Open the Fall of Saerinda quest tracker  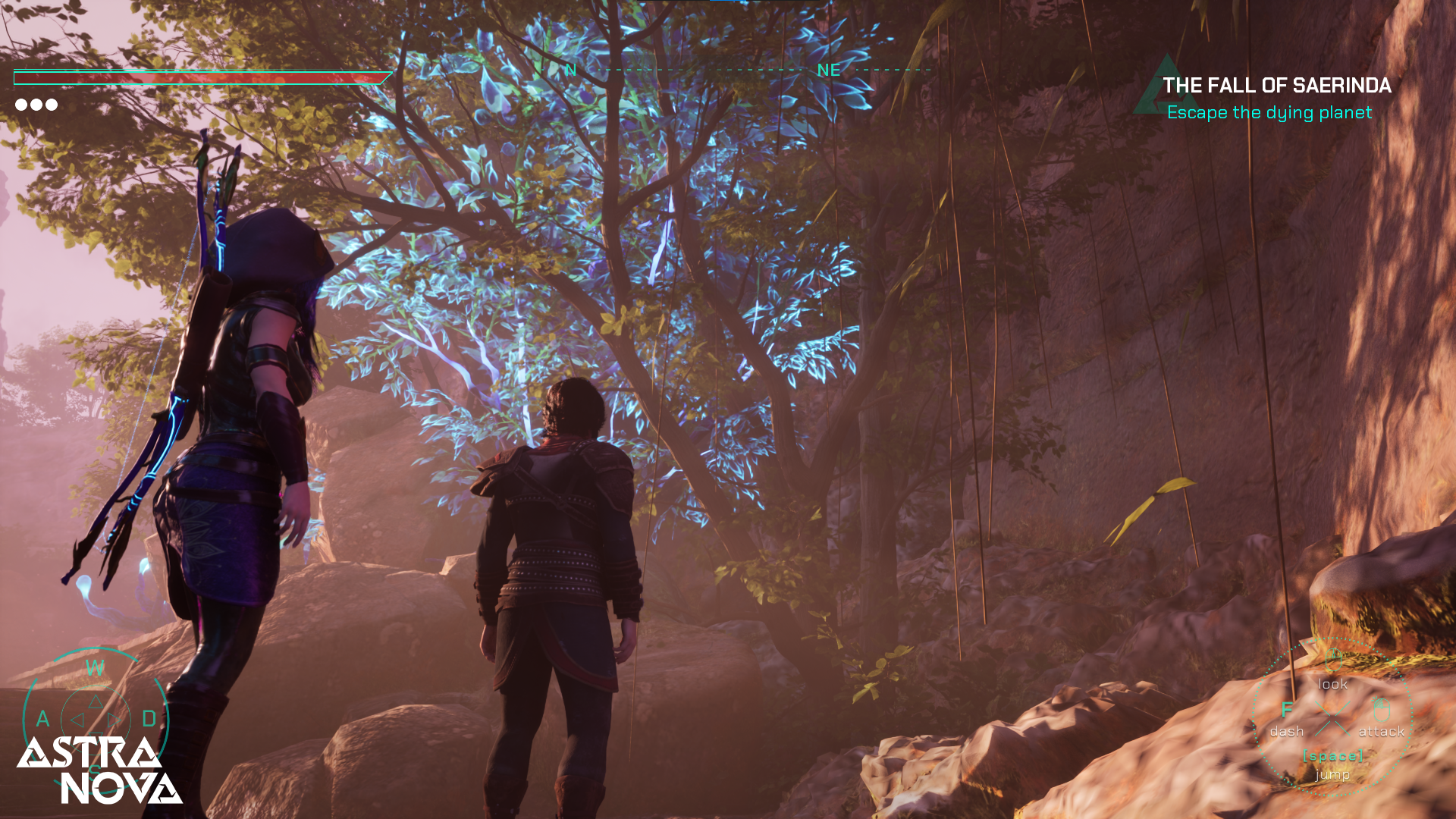tap(1276, 86)
